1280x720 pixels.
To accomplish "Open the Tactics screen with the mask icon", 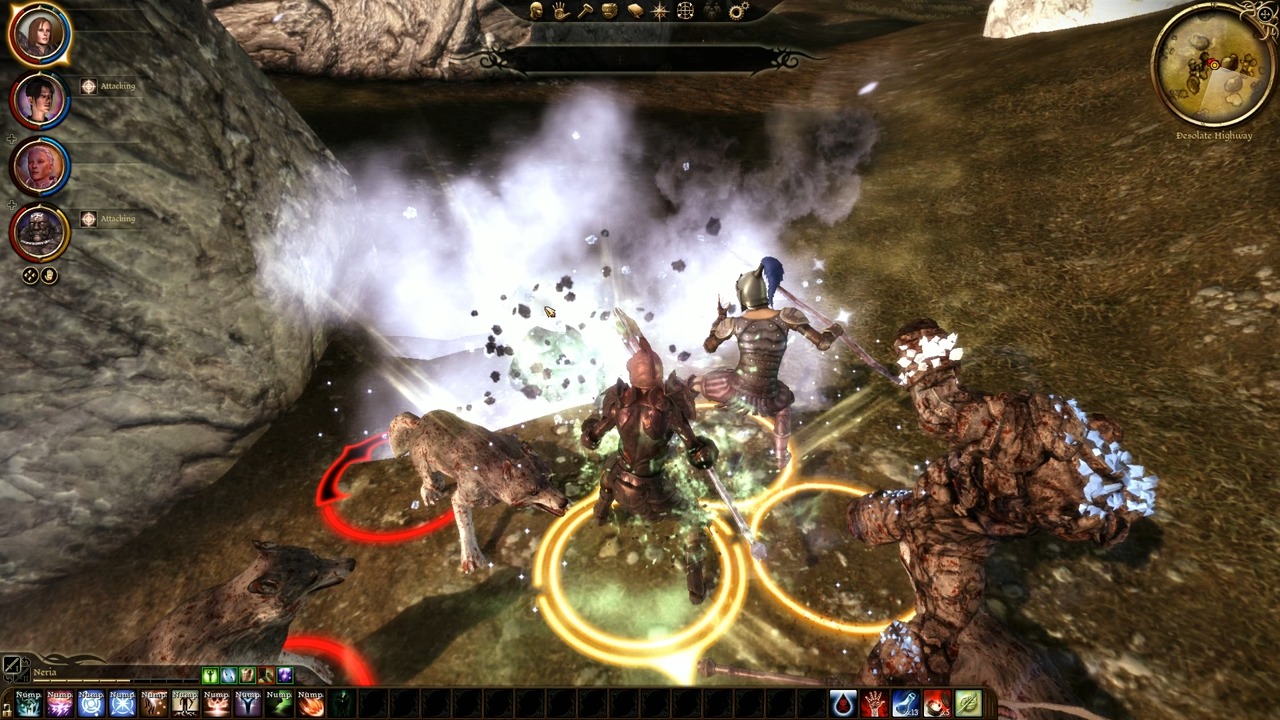I will pos(609,12).
